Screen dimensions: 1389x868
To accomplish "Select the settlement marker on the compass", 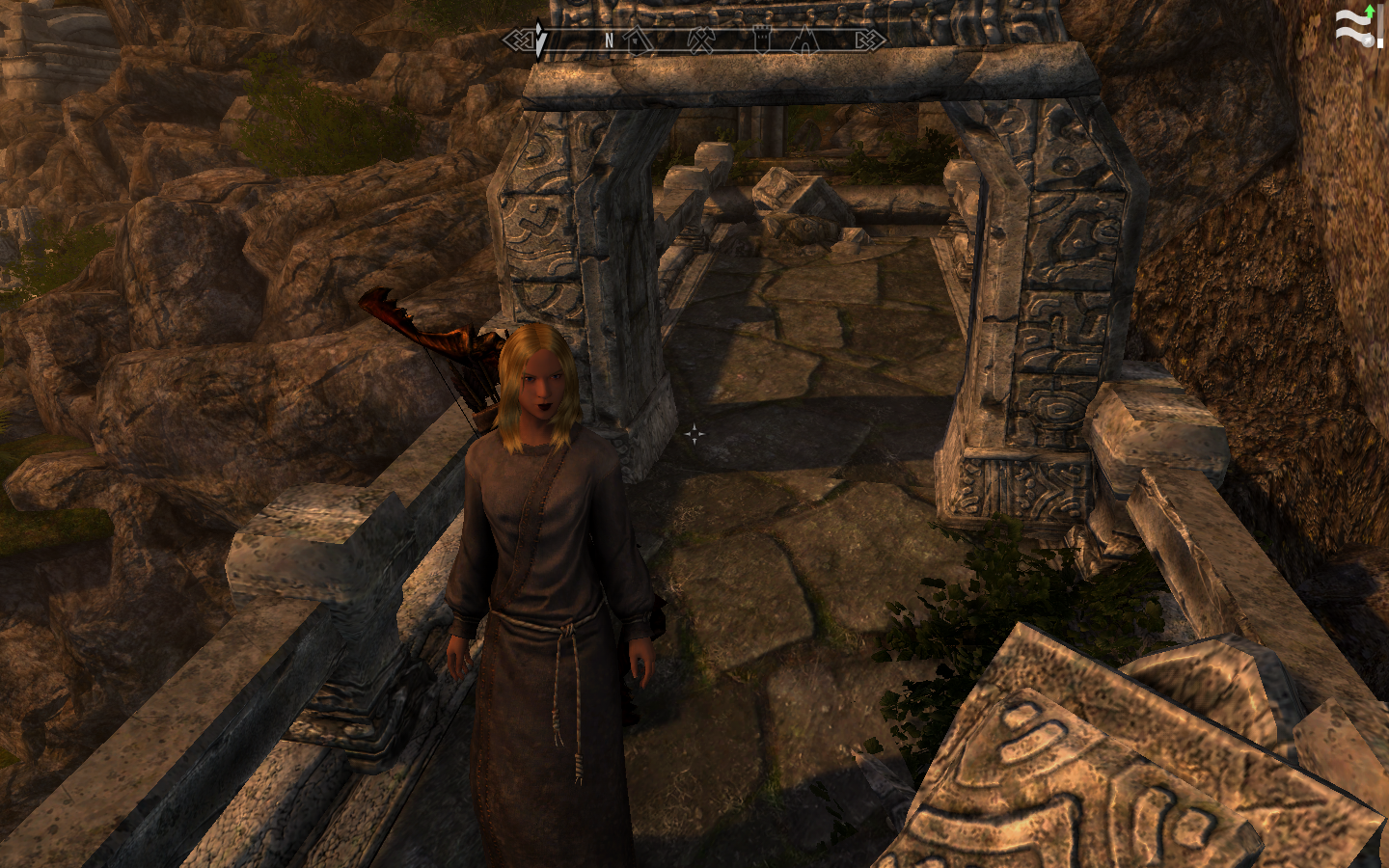I will click(x=639, y=41).
